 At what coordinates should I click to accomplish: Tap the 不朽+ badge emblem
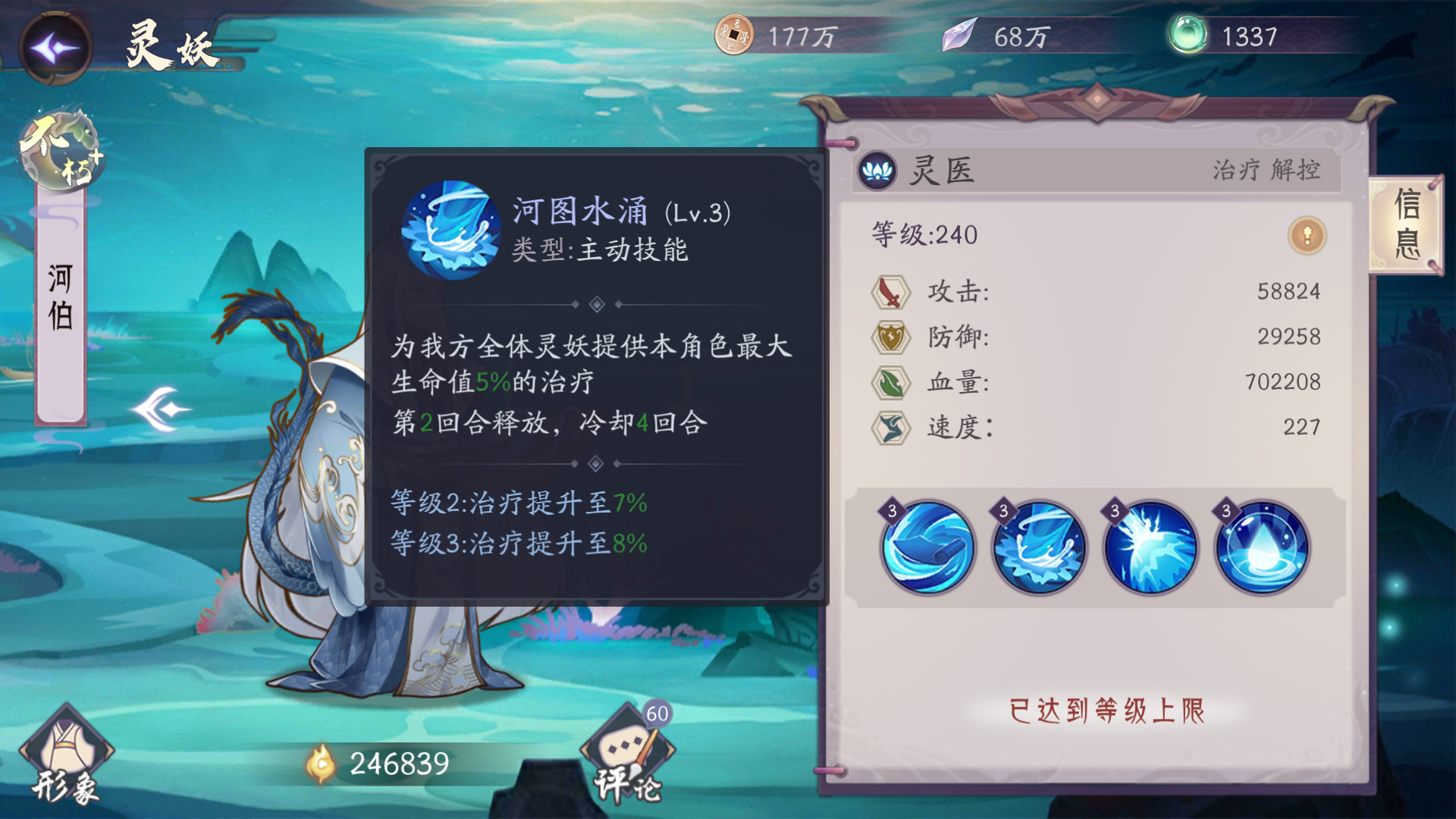point(59,149)
